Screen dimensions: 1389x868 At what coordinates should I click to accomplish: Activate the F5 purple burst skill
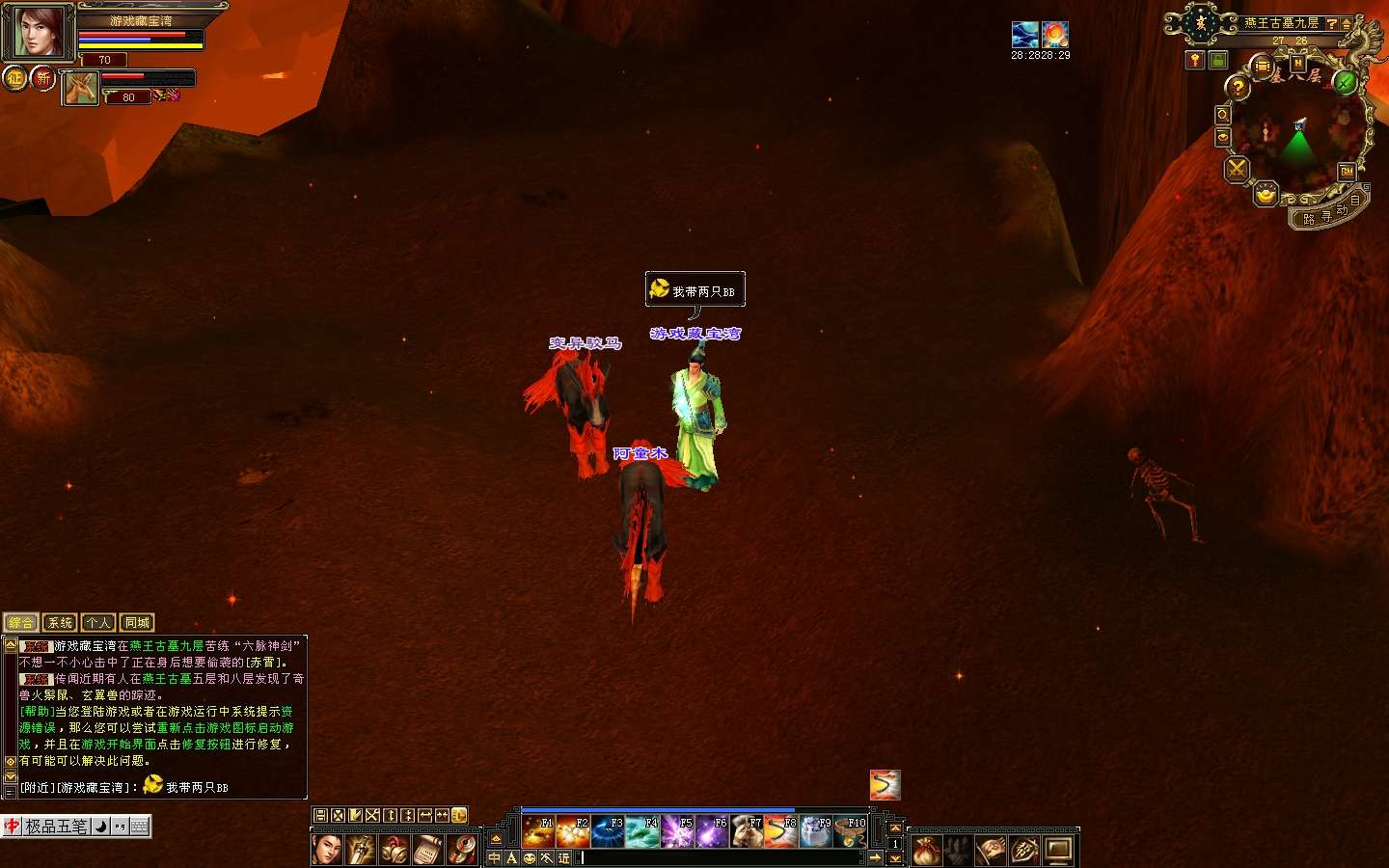click(676, 831)
